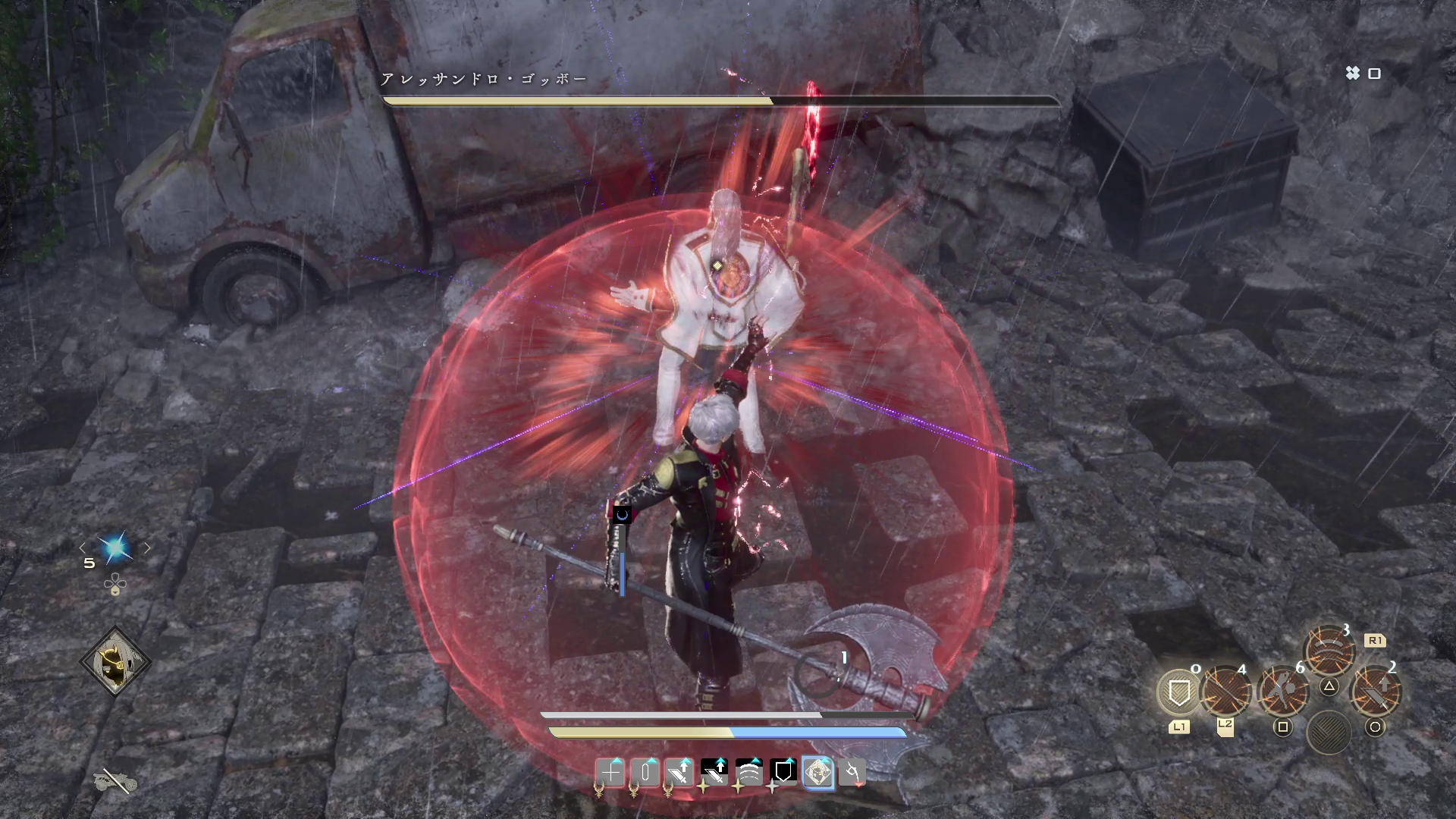Select the triple arc wave buff icon
This screenshot has height=819, width=1456.
pos(748,773)
